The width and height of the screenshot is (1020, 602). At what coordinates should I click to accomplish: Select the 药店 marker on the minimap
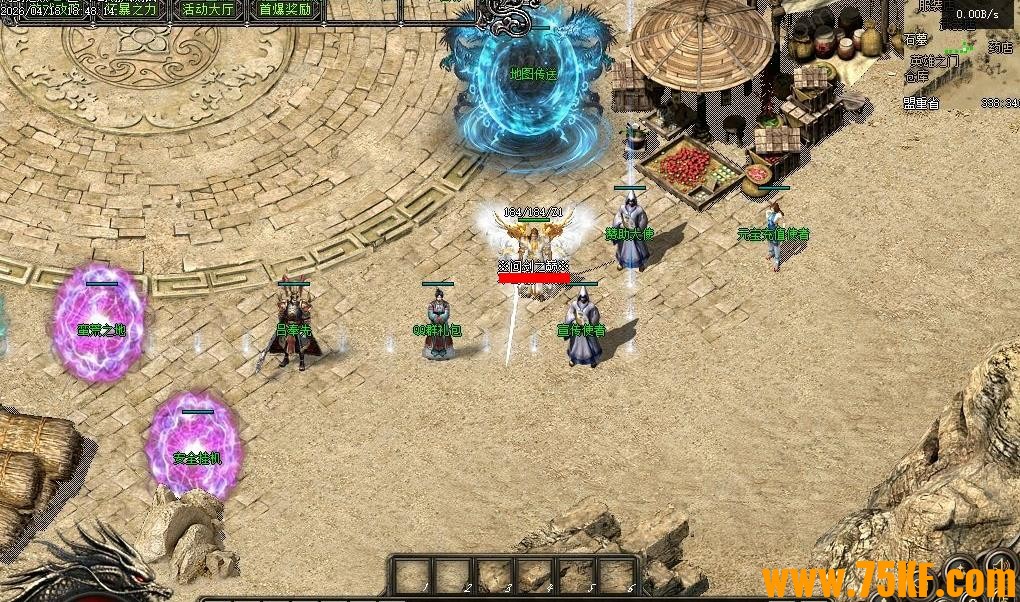1000,47
